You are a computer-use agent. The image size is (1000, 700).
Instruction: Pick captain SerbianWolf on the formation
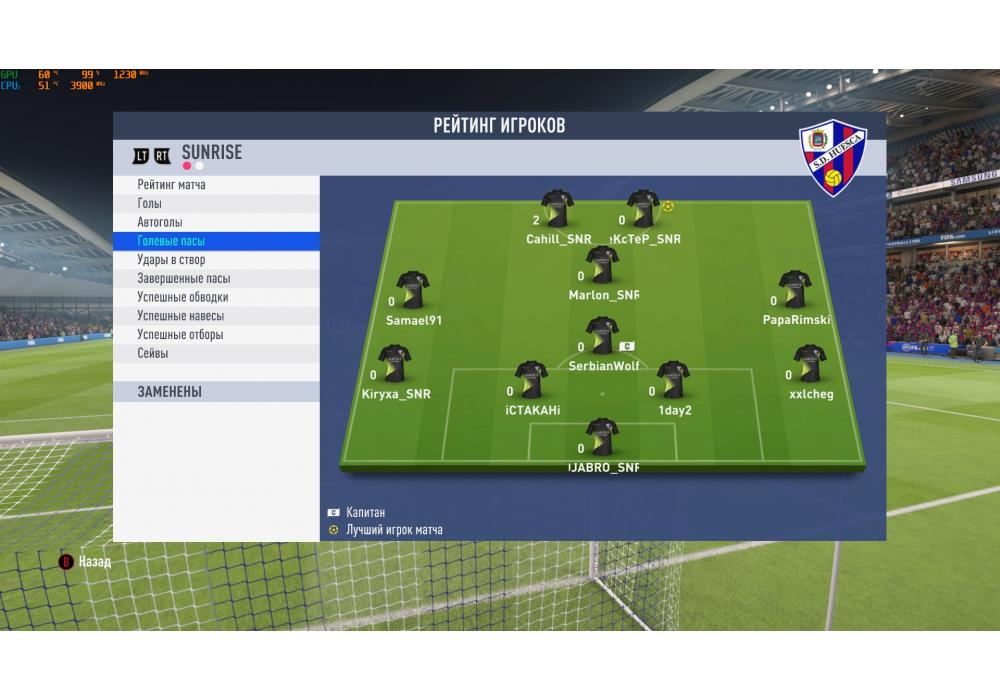pos(602,336)
